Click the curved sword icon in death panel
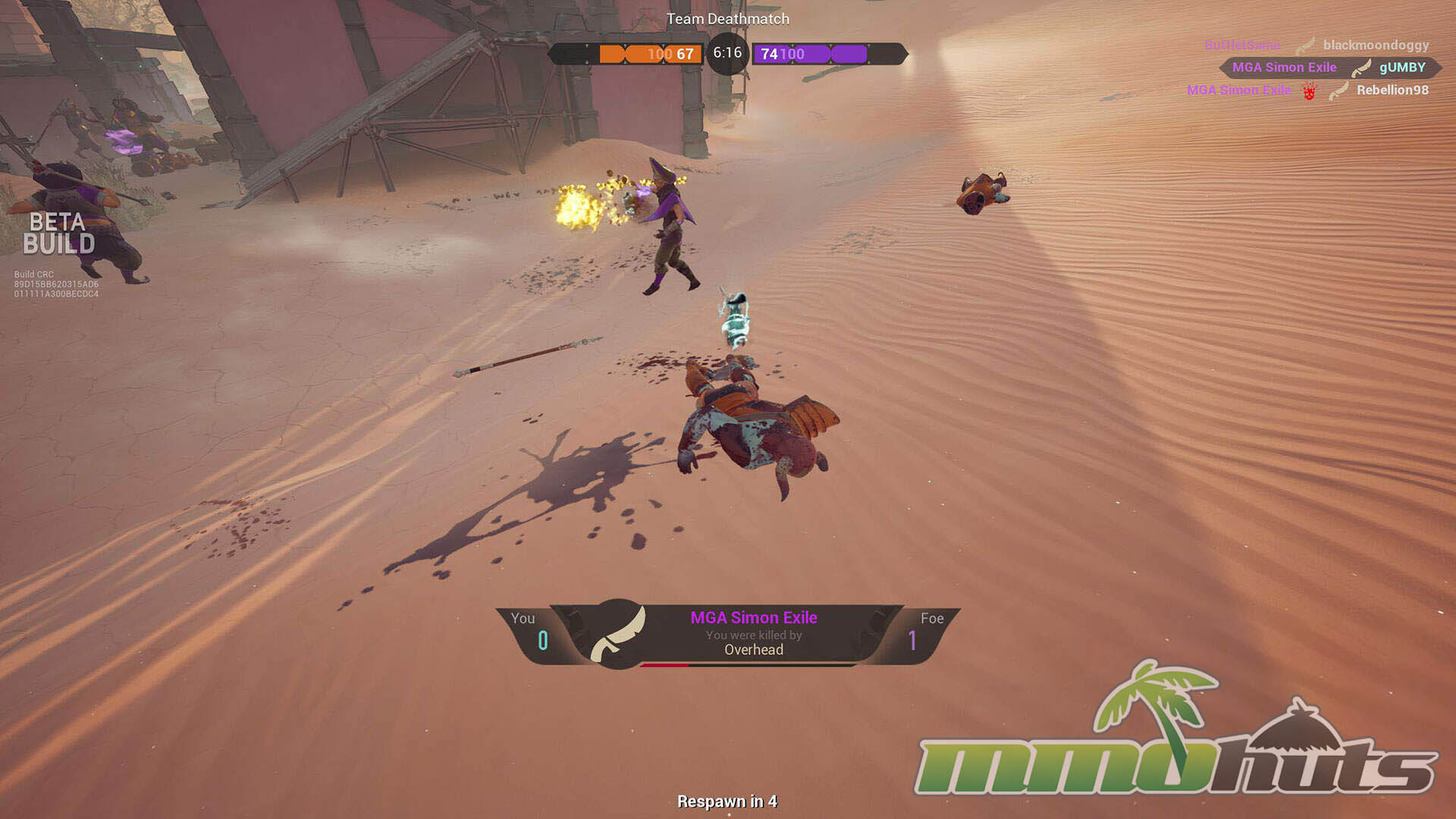The image size is (1456, 819). click(619, 634)
